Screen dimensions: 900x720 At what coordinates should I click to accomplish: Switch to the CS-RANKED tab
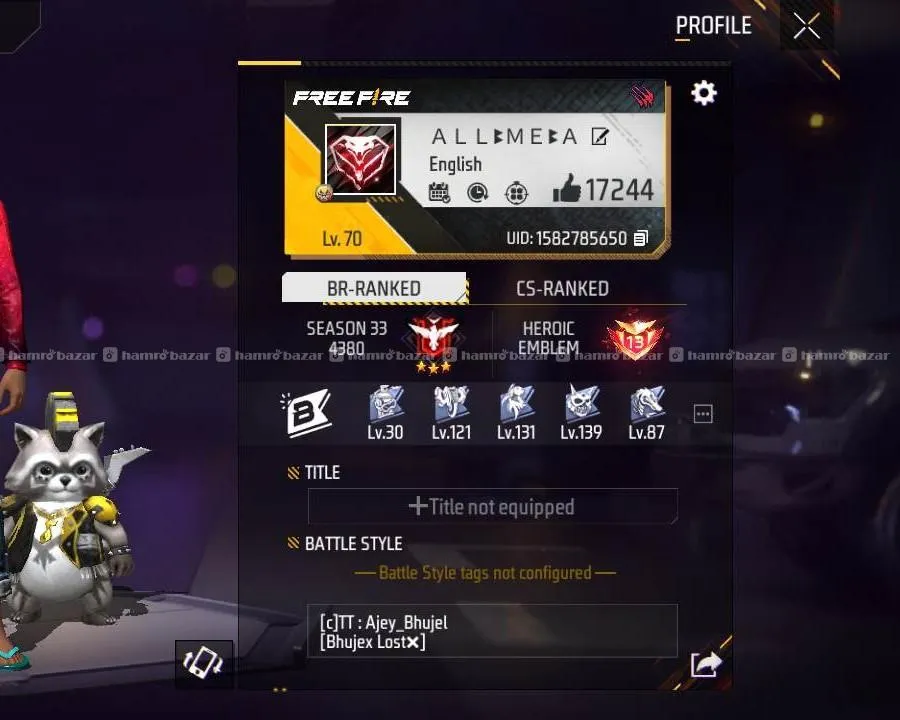tap(562, 288)
